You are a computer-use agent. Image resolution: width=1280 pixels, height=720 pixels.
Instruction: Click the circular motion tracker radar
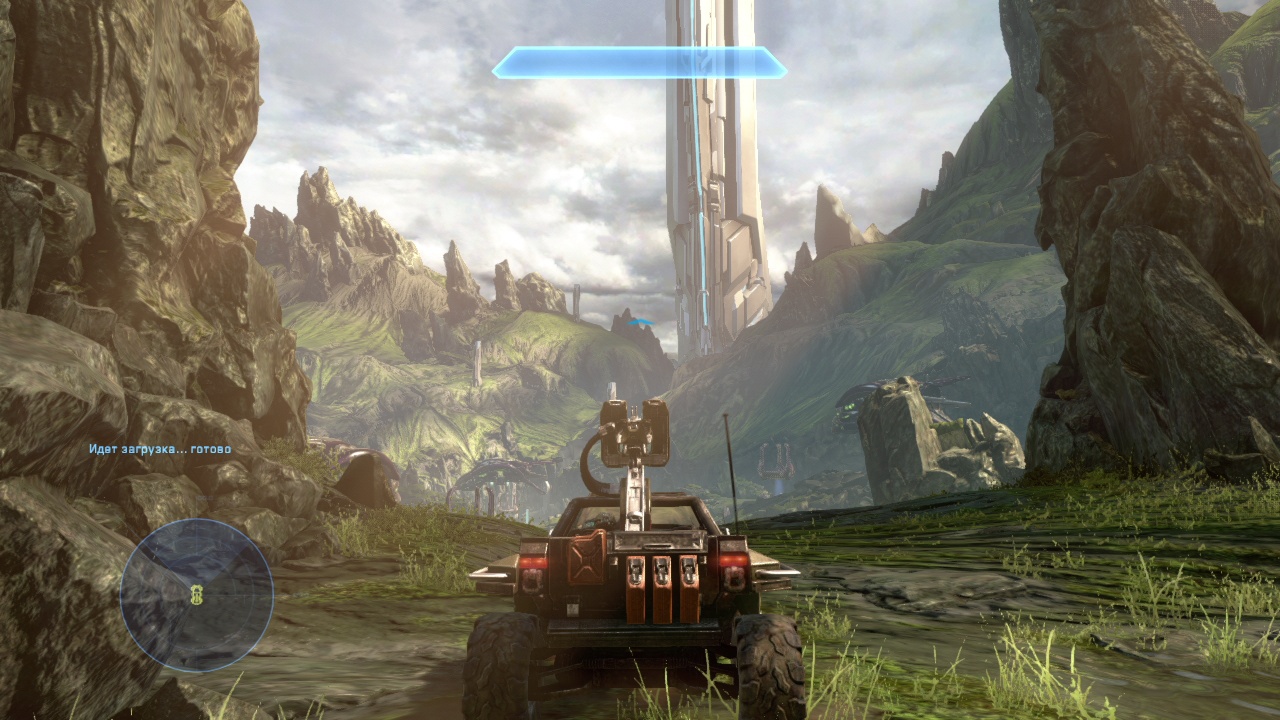197,594
